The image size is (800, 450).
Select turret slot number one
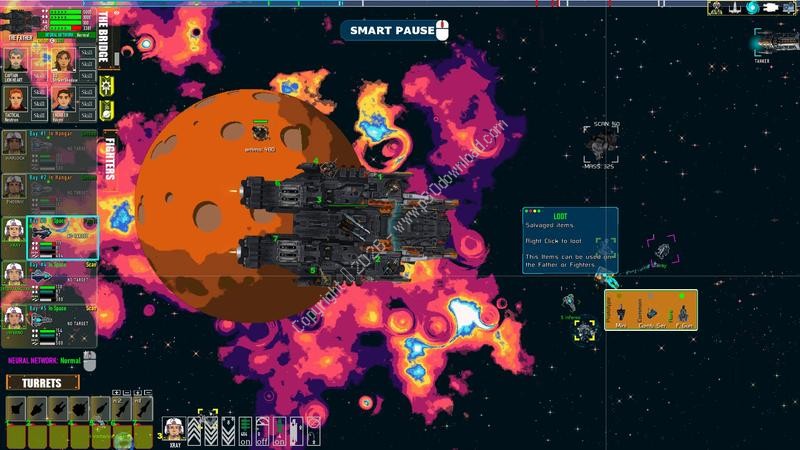(15, 410)
